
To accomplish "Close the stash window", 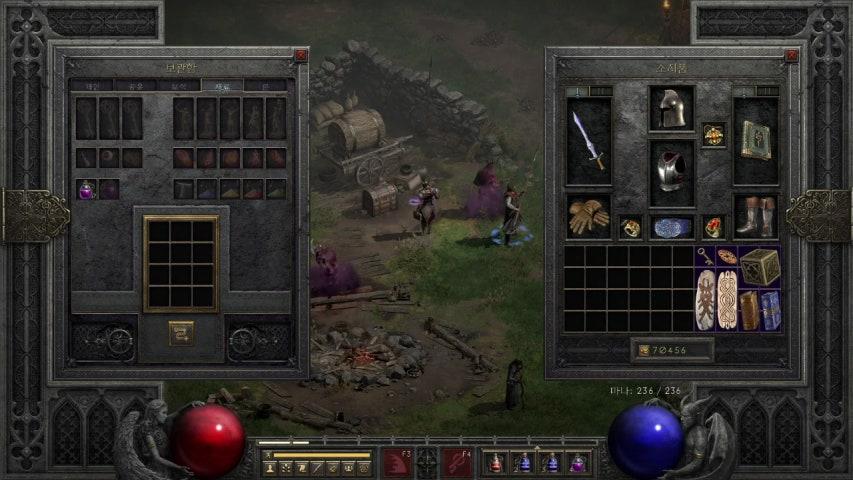I will pos(301,56).
